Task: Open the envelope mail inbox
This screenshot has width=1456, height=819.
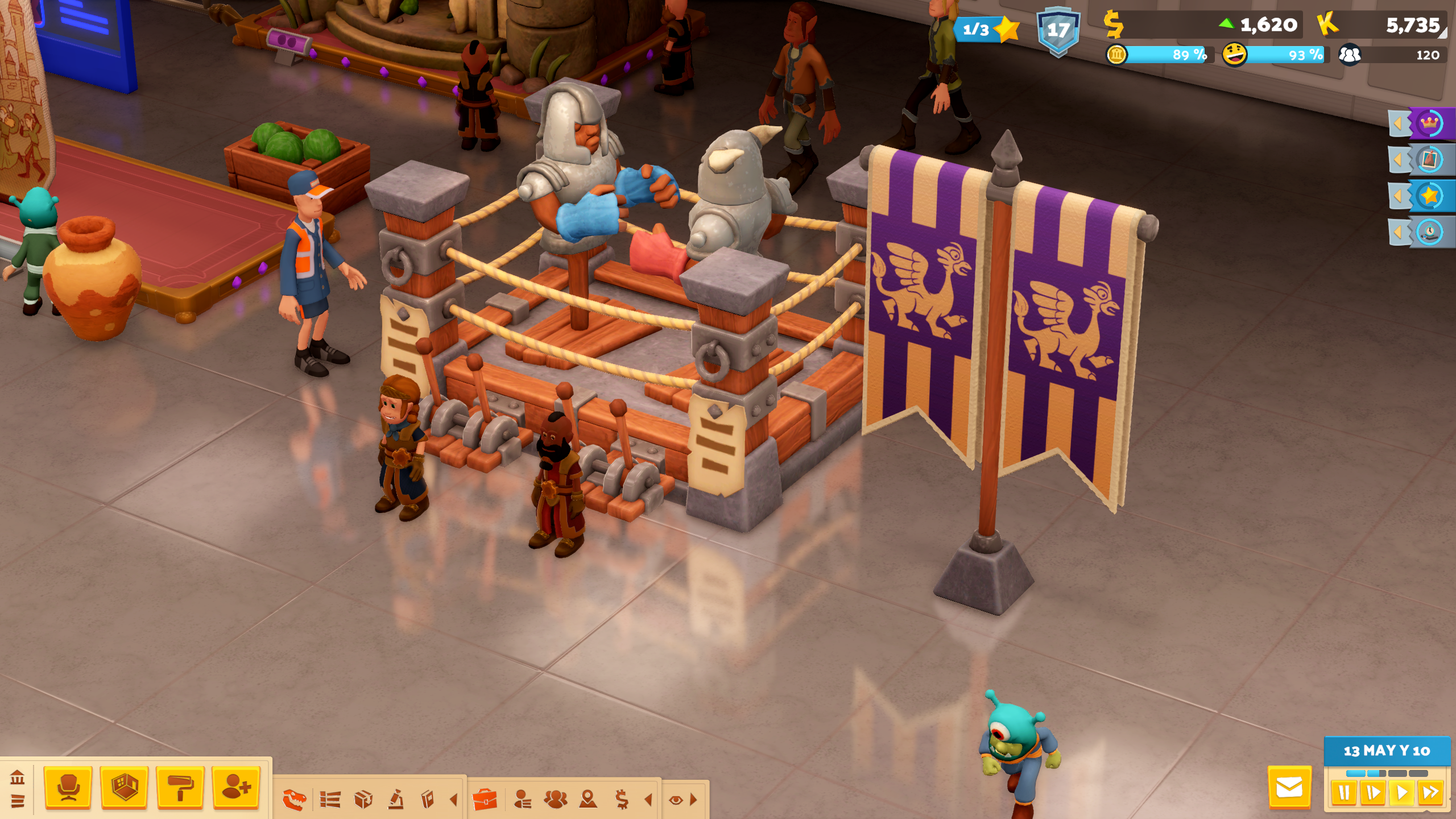Action: (x=1289, y=788)
